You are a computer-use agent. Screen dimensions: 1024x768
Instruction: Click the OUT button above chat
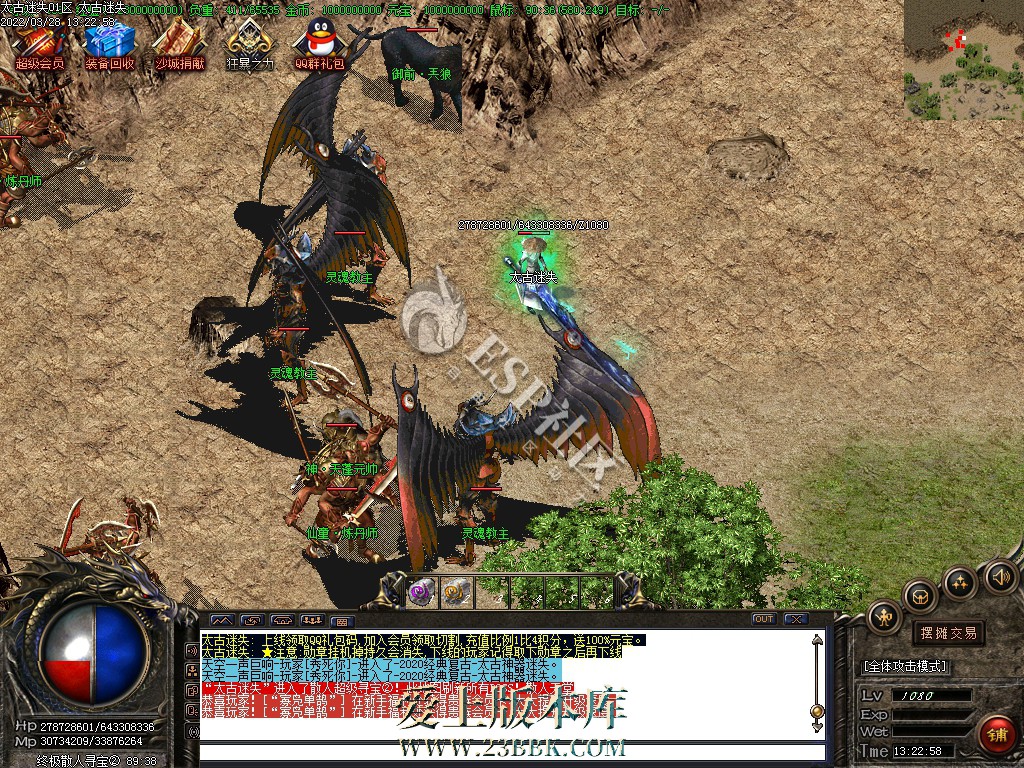click(764, 619)
